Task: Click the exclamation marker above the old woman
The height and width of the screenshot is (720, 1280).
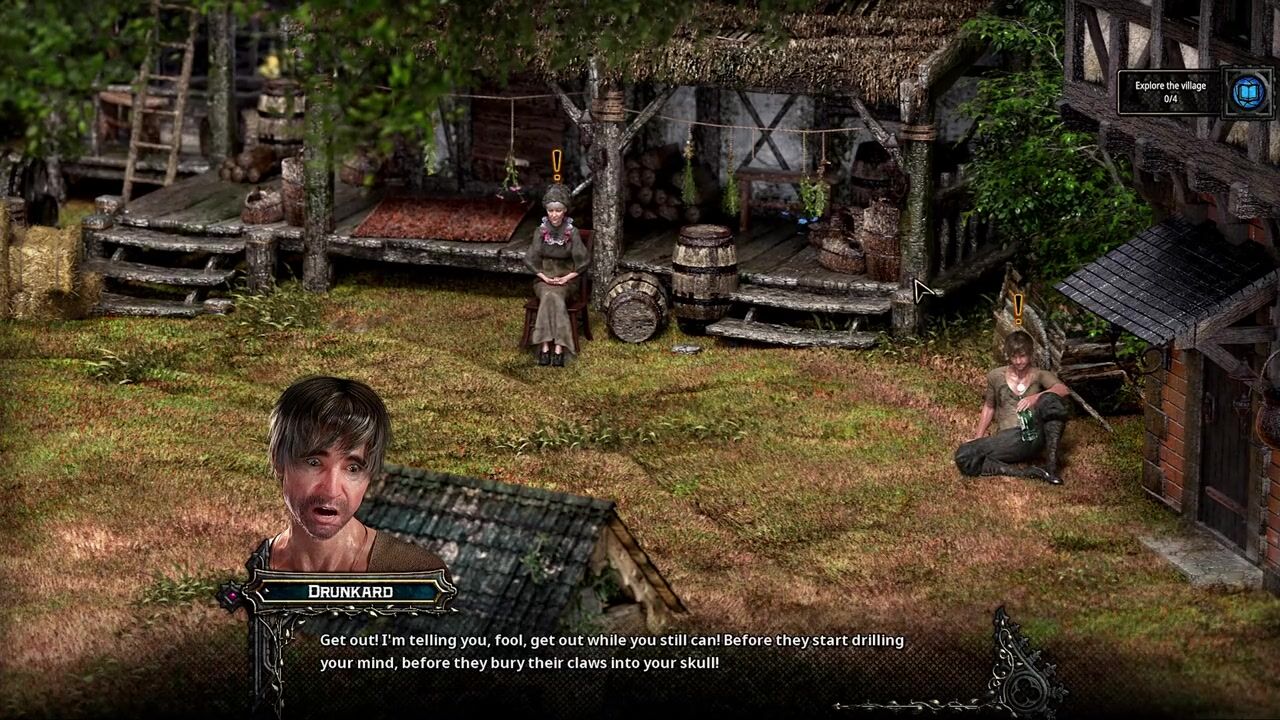Action: point(557,165)
